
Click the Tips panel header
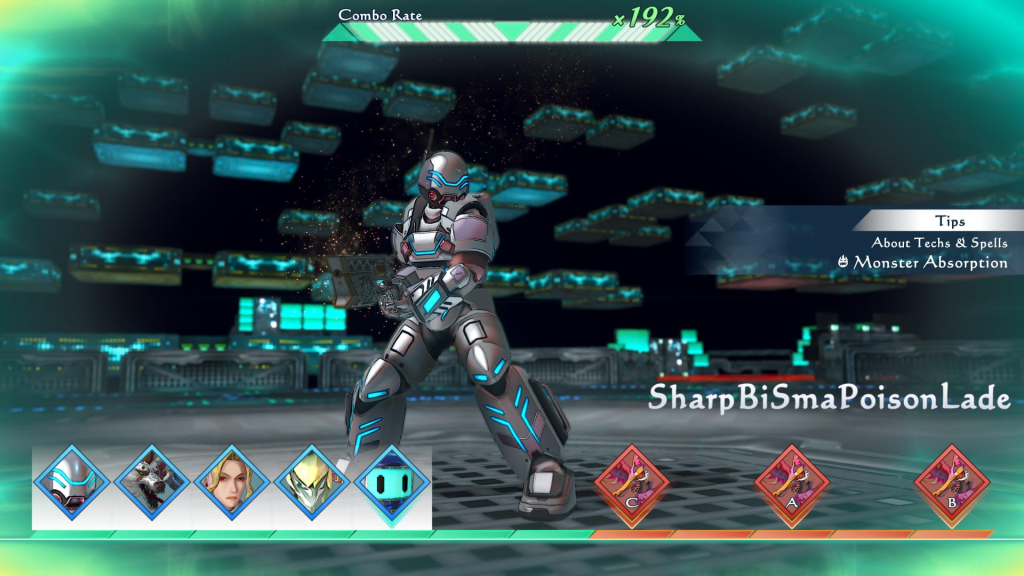[949, 222]
